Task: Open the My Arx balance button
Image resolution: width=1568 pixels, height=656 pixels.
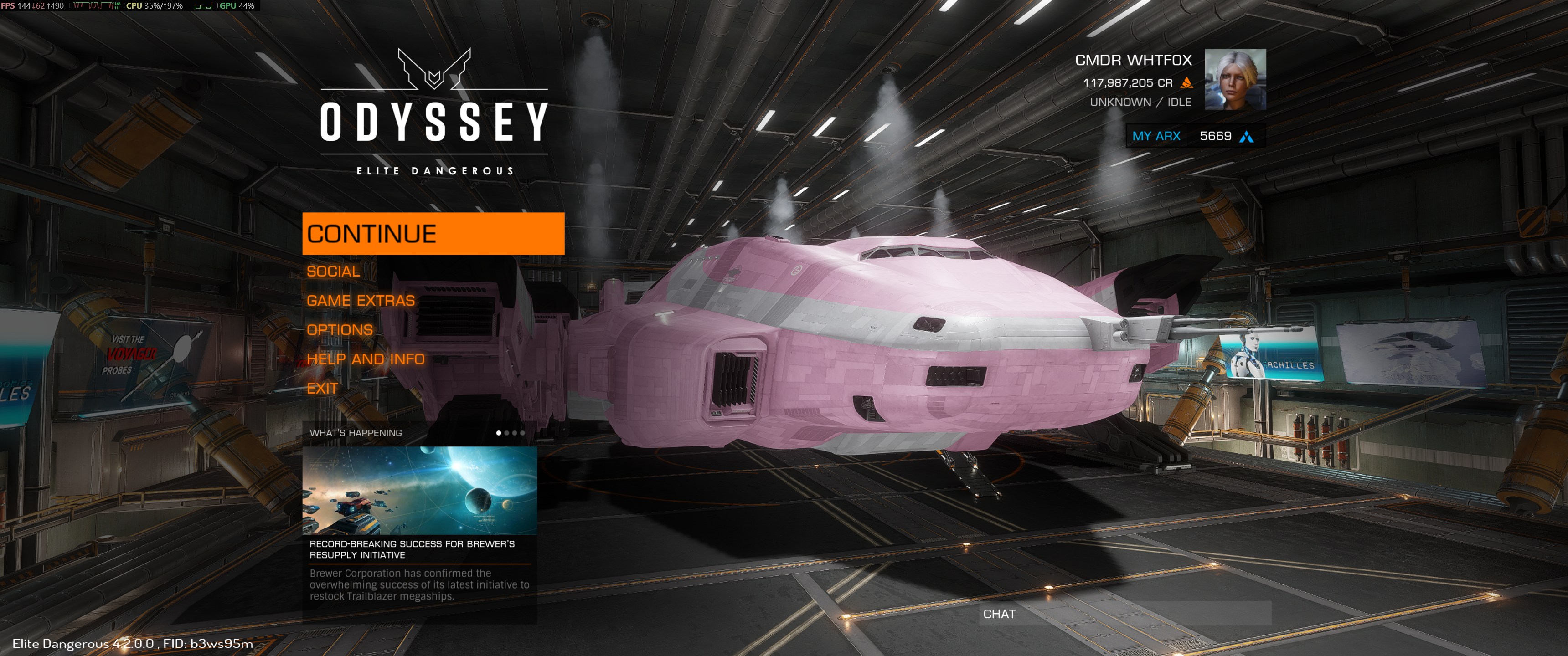Action: coord(1195,136)
